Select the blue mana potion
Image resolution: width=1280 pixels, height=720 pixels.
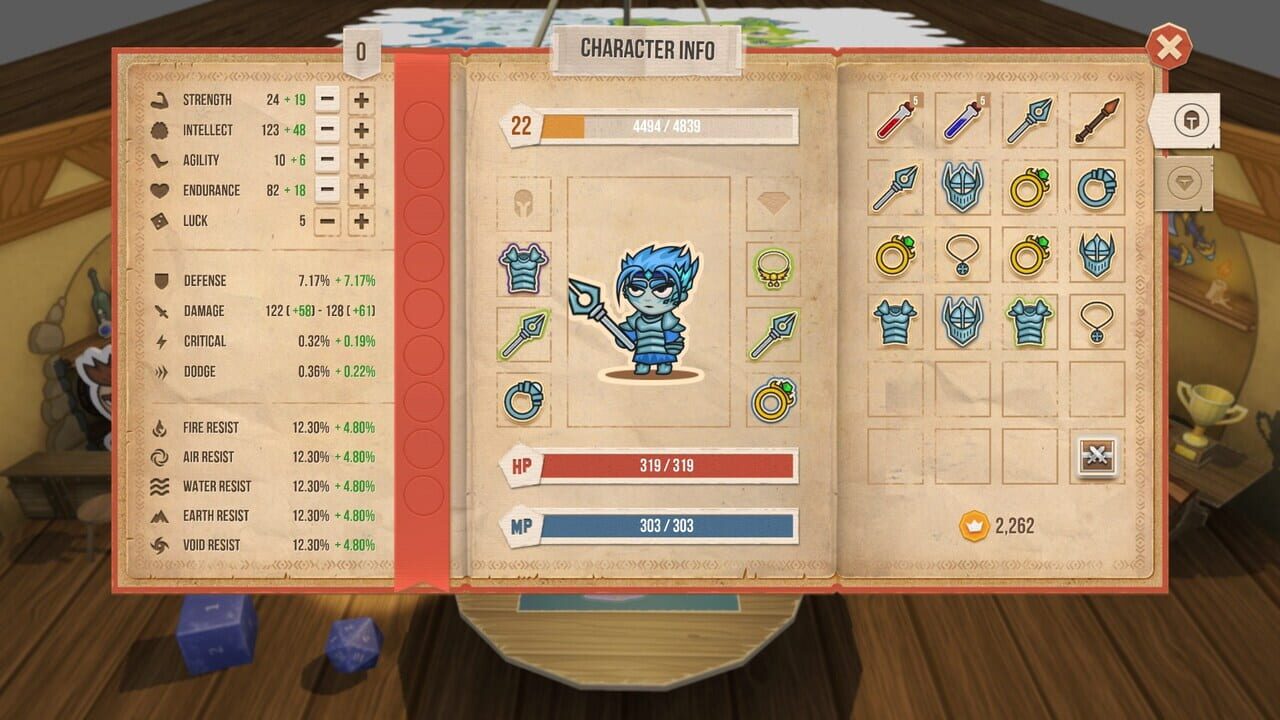pyautogui.click(x=961, y=120)
